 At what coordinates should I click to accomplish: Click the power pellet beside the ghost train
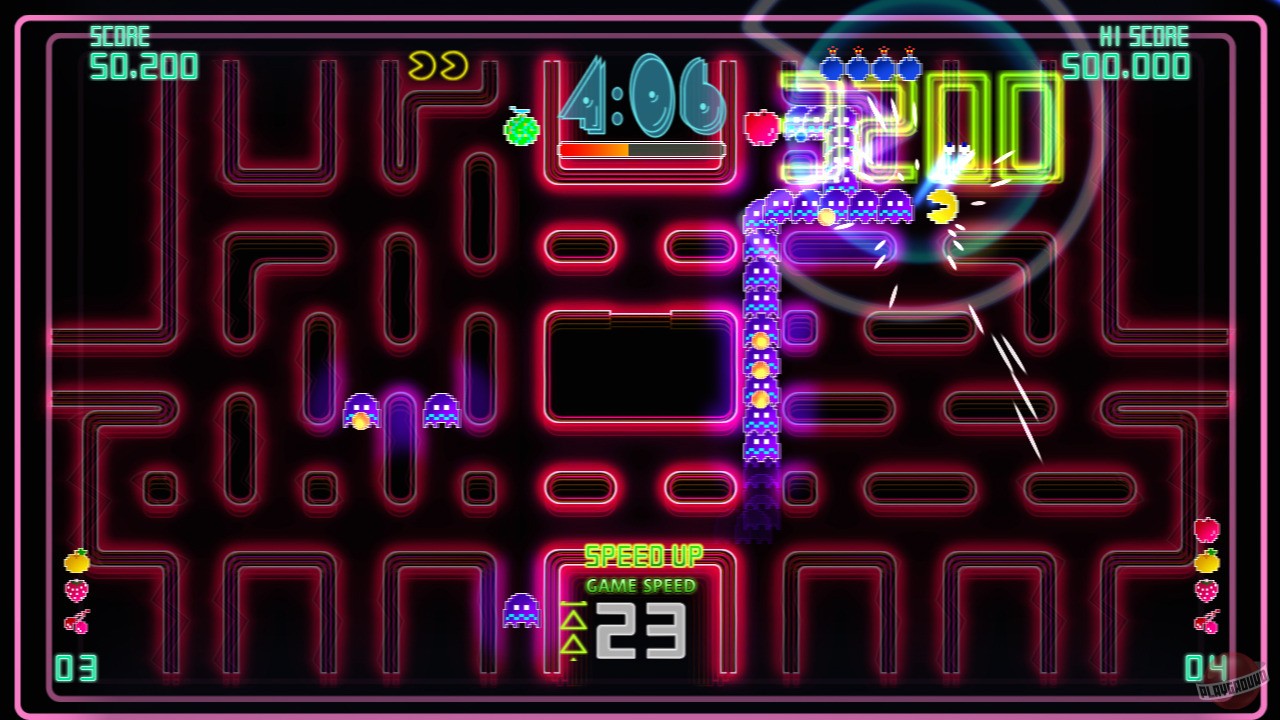click(826, 216)
